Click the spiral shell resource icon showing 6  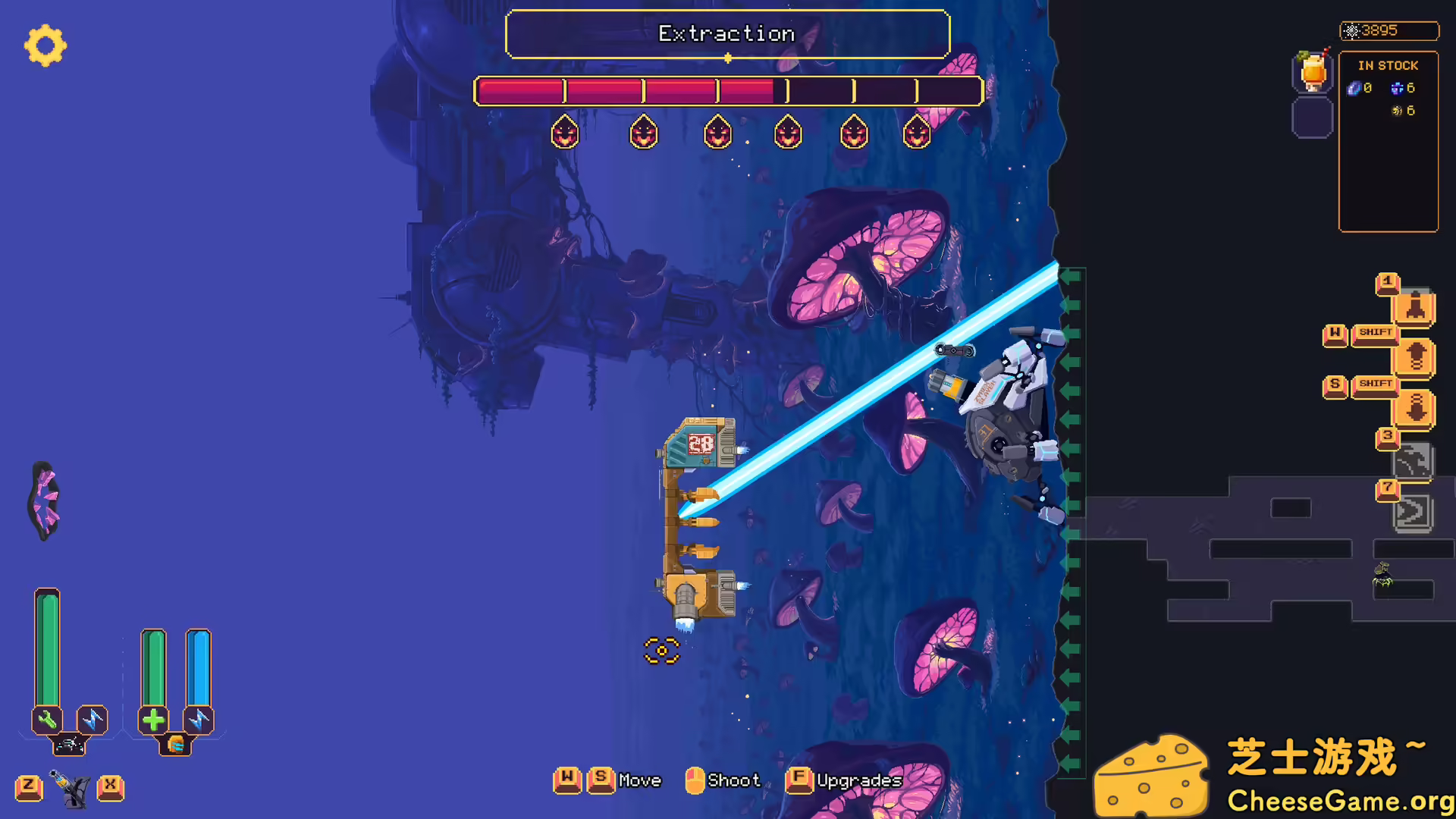(1396, 111)
